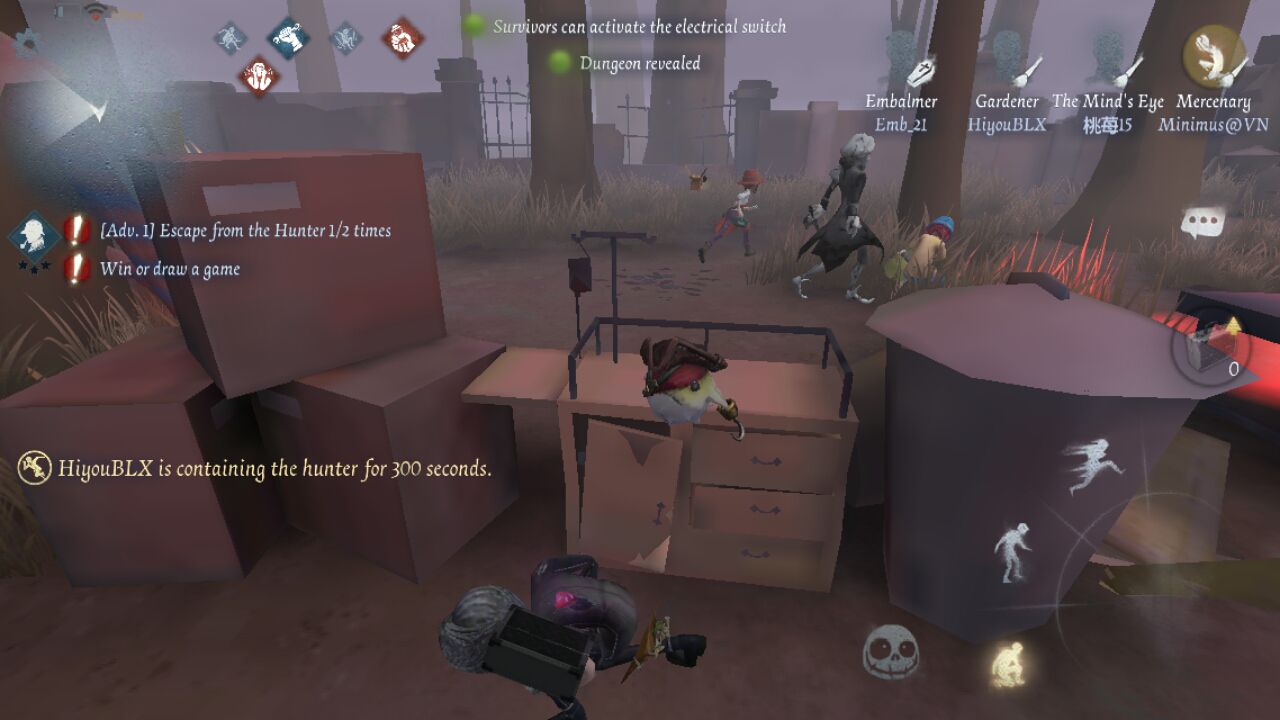Open the quick chat speech bubble
The height and width of the screenshot is (720, 1280).
(1200, 222)
